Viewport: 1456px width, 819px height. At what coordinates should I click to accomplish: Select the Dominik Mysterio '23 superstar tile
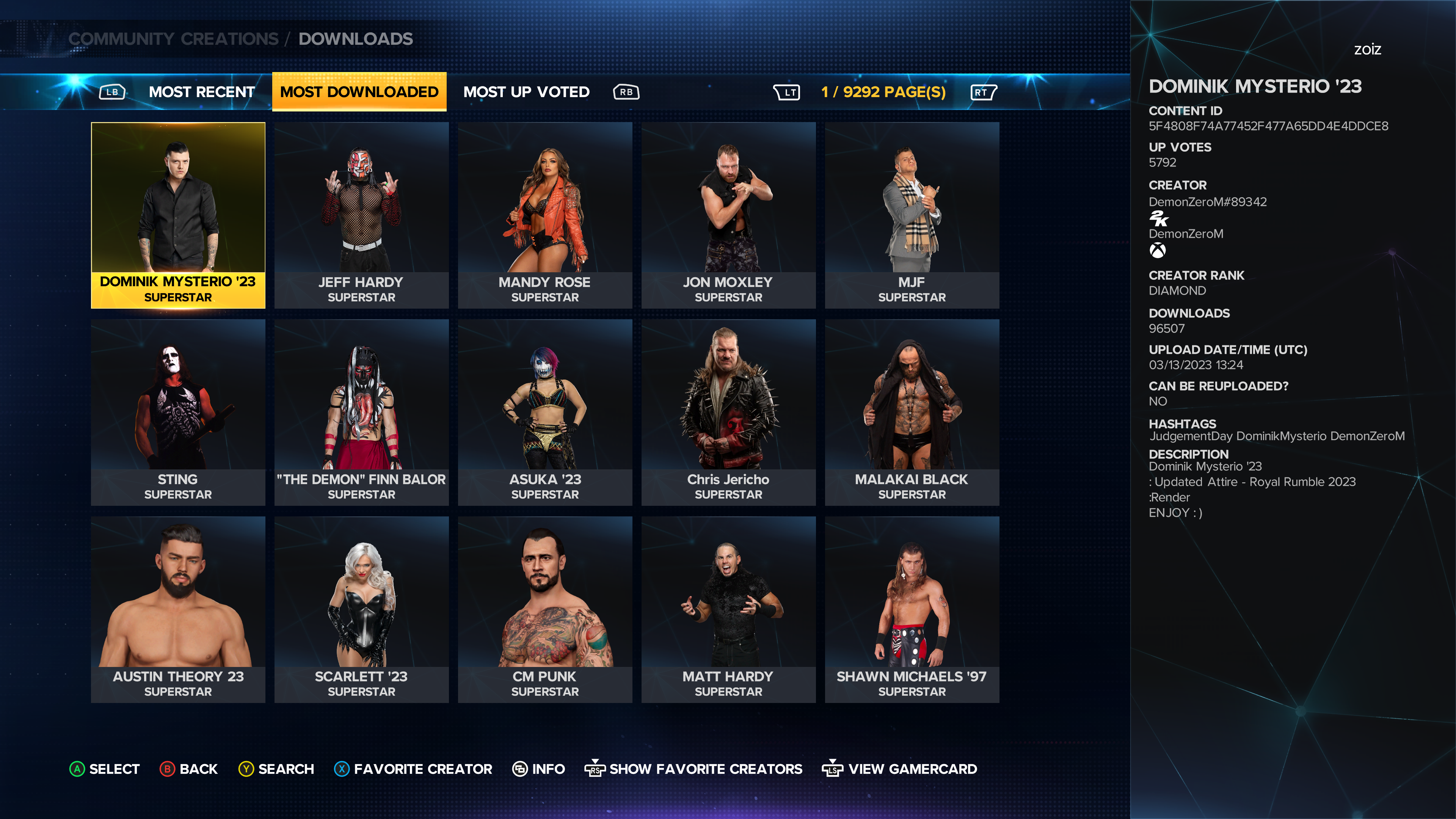coord(178,215)
